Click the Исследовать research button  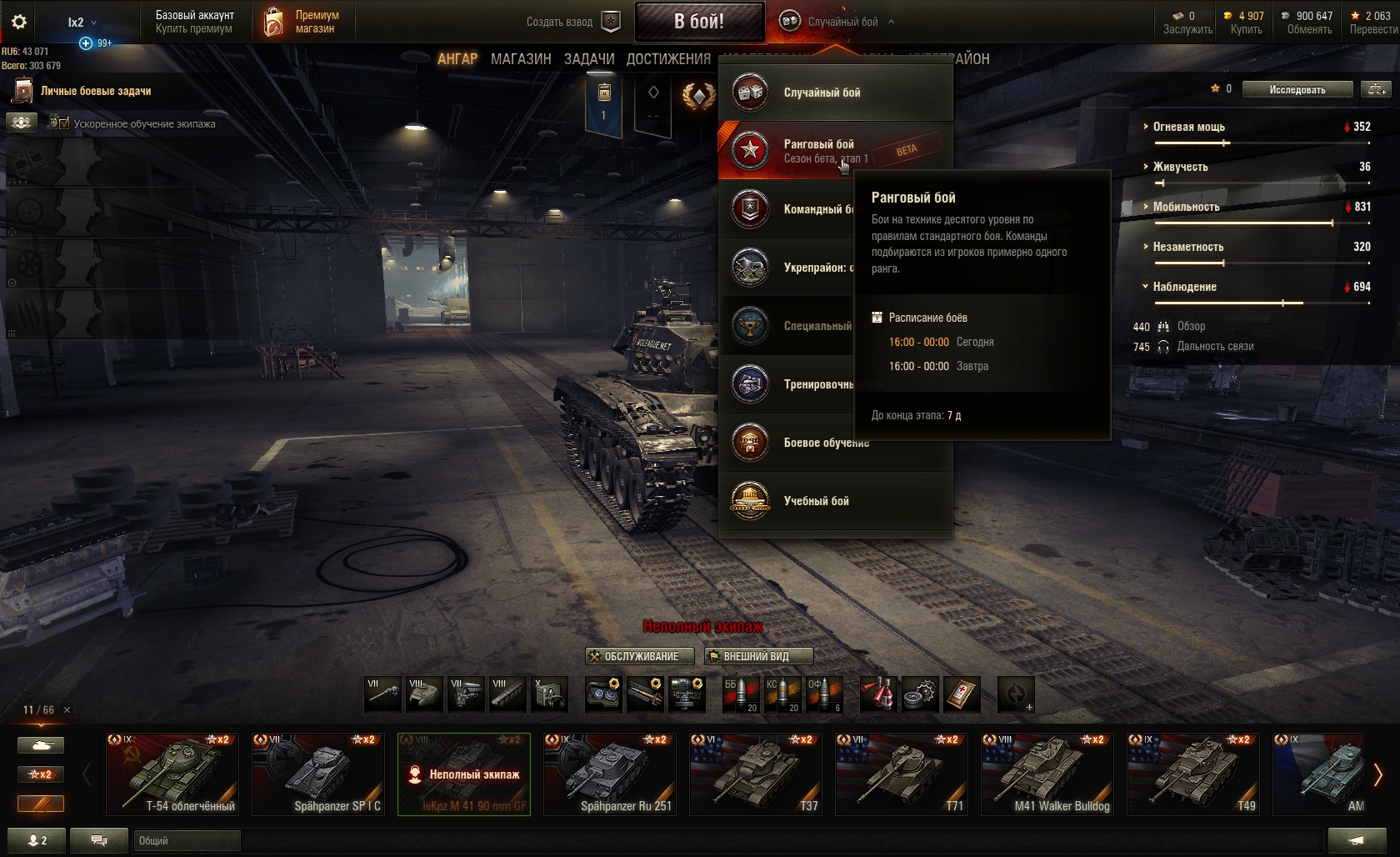click(1297, 89)
